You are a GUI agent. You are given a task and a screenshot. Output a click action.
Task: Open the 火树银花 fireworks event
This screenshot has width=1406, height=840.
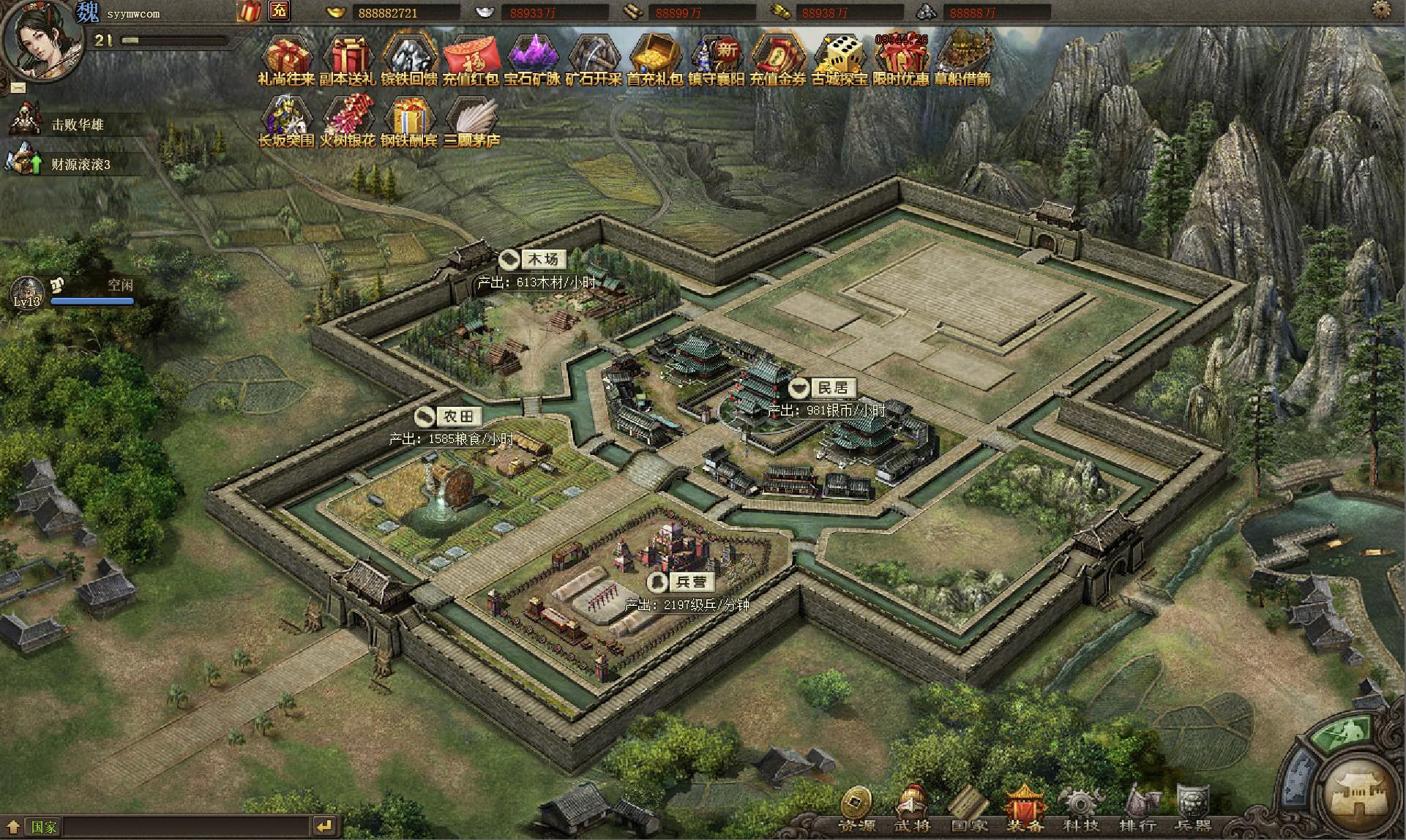coord(348,119)
